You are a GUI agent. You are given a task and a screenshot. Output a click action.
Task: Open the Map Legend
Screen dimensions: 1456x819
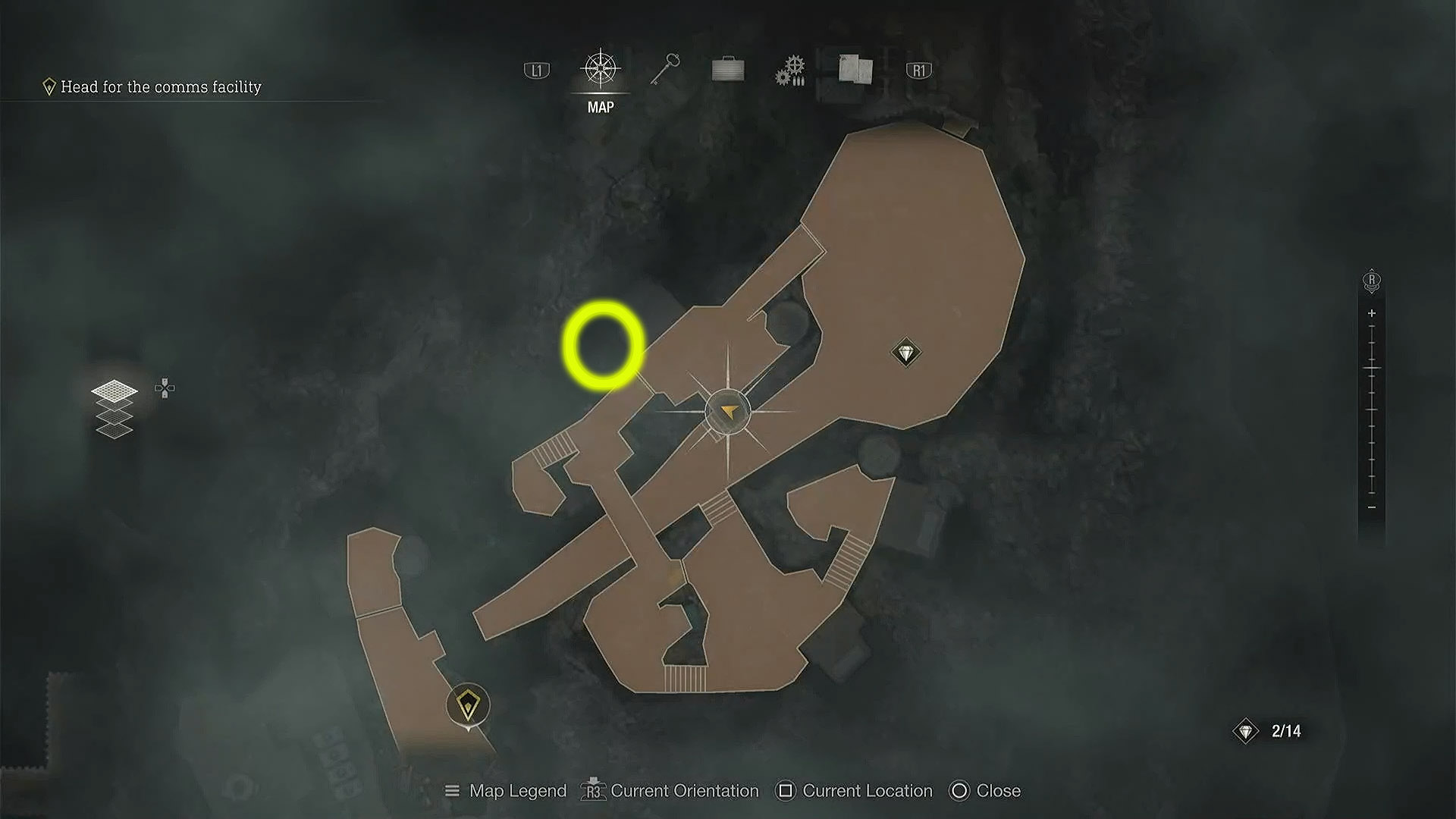507,791
